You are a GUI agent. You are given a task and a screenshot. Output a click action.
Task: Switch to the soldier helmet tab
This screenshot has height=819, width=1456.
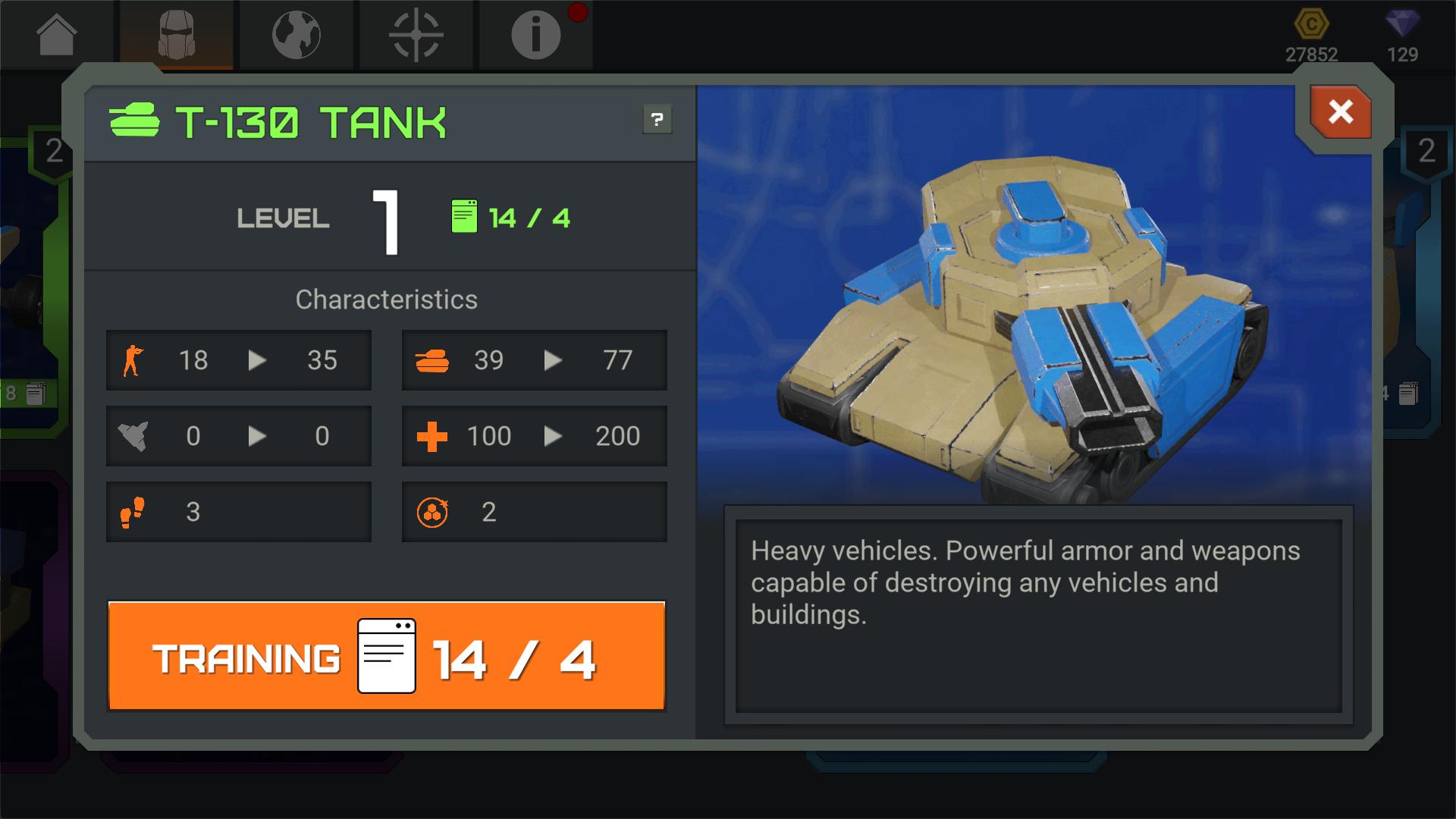[177, 35]
